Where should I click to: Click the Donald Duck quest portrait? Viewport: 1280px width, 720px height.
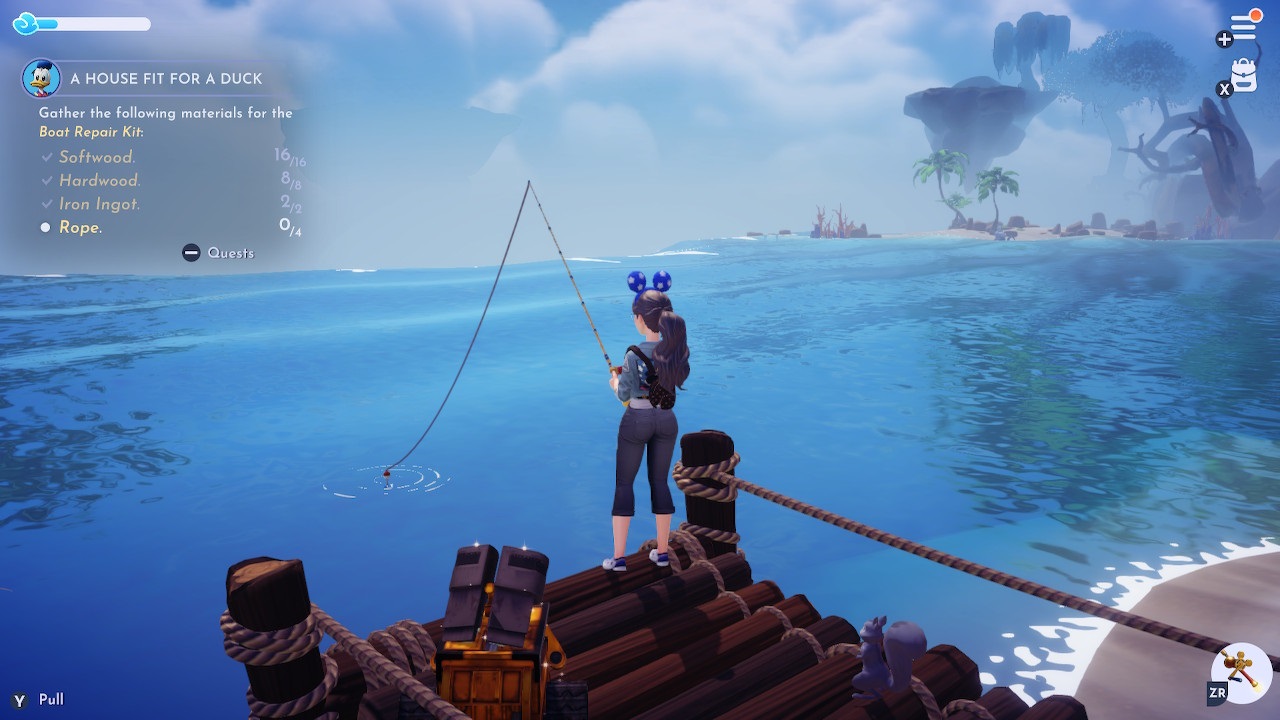(x=41, y=78)
